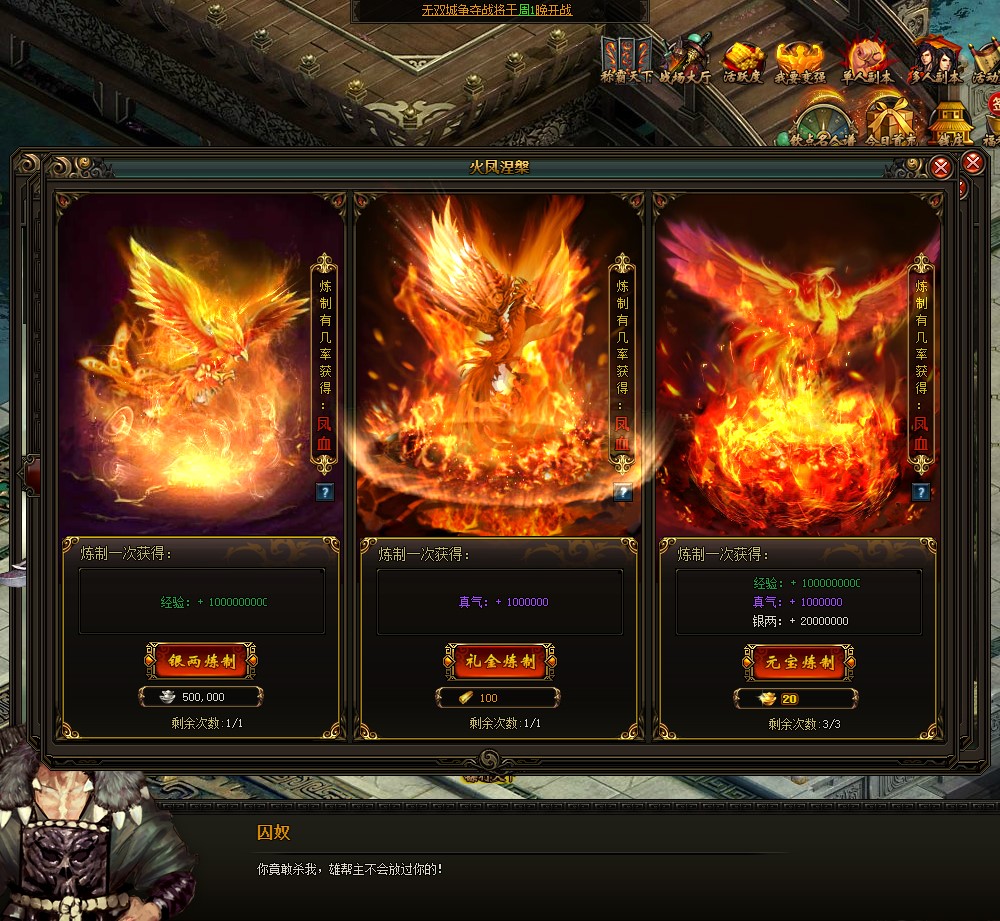1000x921 pixels.
Task: View help for the ingot phoenix card
Action: point(921,492)
